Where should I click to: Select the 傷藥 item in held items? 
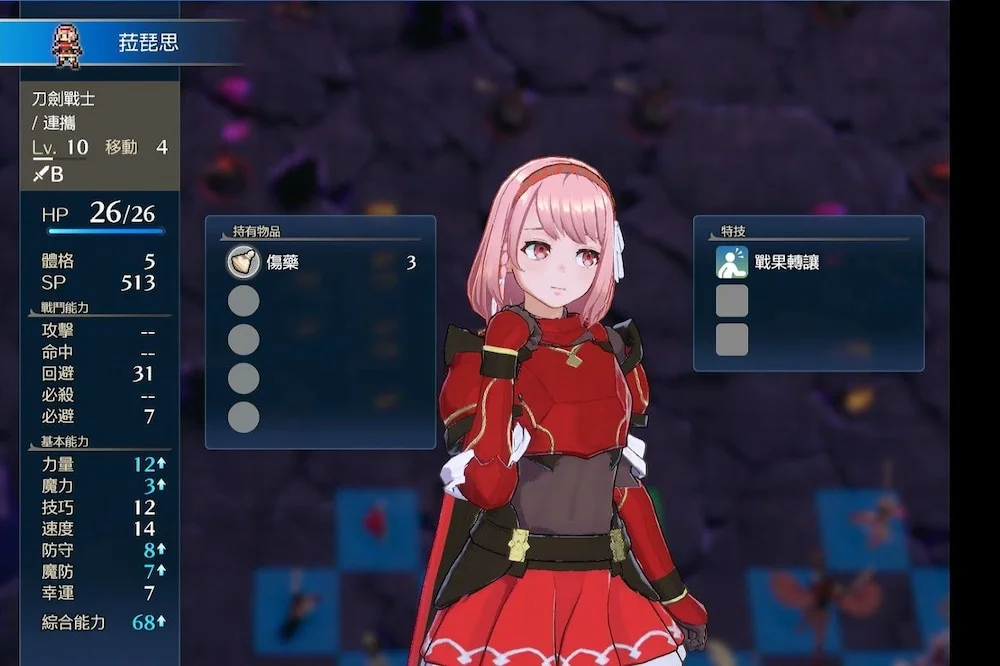(x=281, y=263)
